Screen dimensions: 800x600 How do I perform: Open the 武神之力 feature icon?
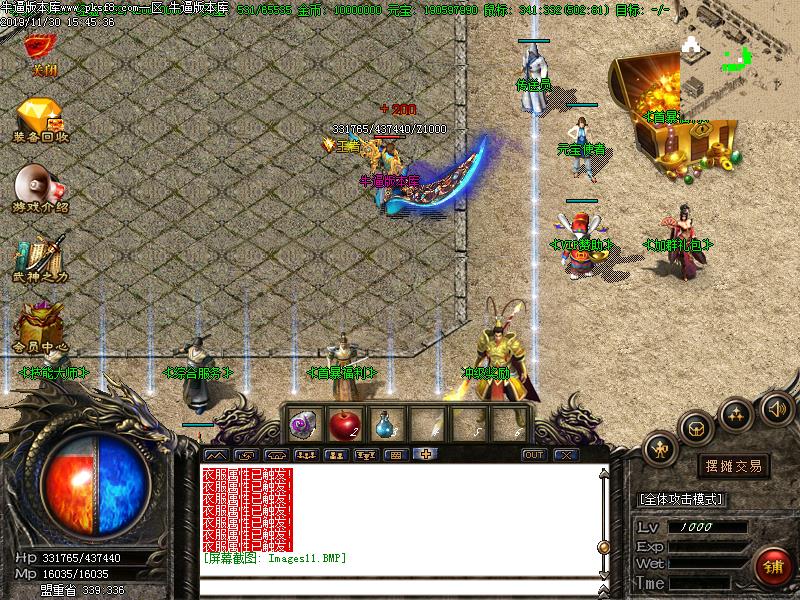[40, 258]
